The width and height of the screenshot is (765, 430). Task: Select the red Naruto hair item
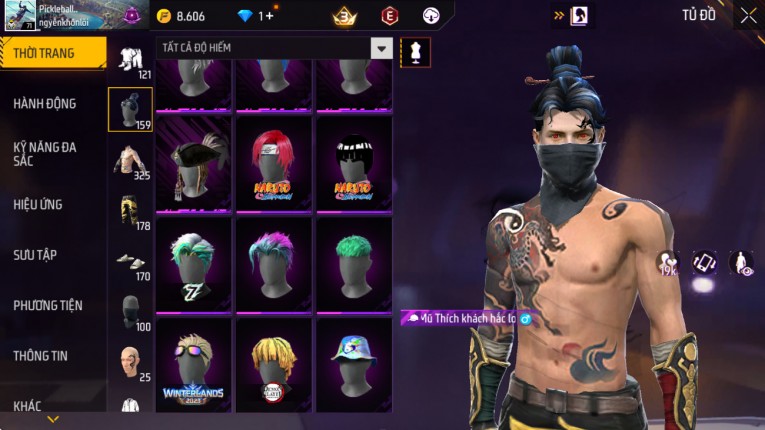tap(274, 165)
